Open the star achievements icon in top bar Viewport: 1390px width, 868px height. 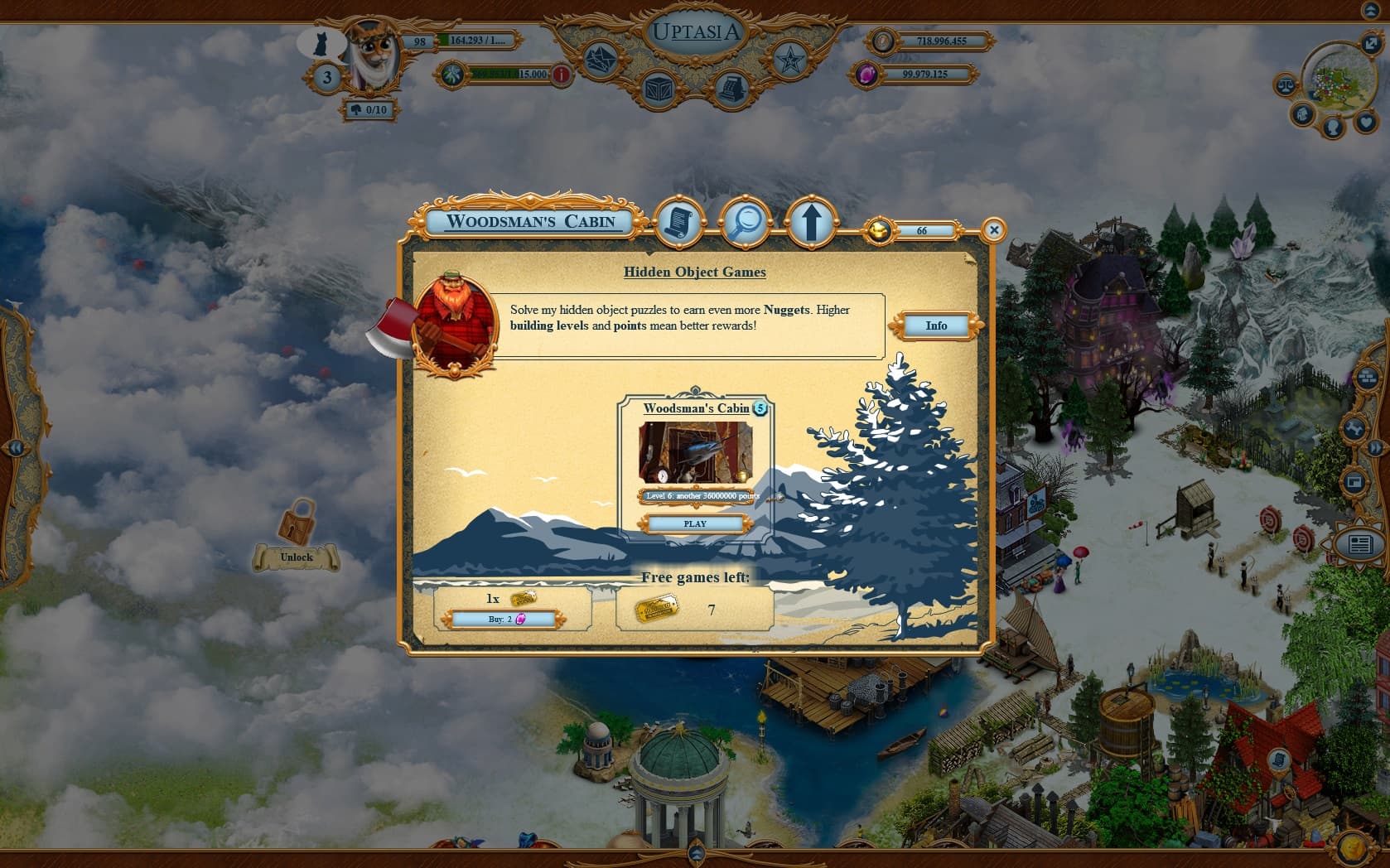coord(789,60)
